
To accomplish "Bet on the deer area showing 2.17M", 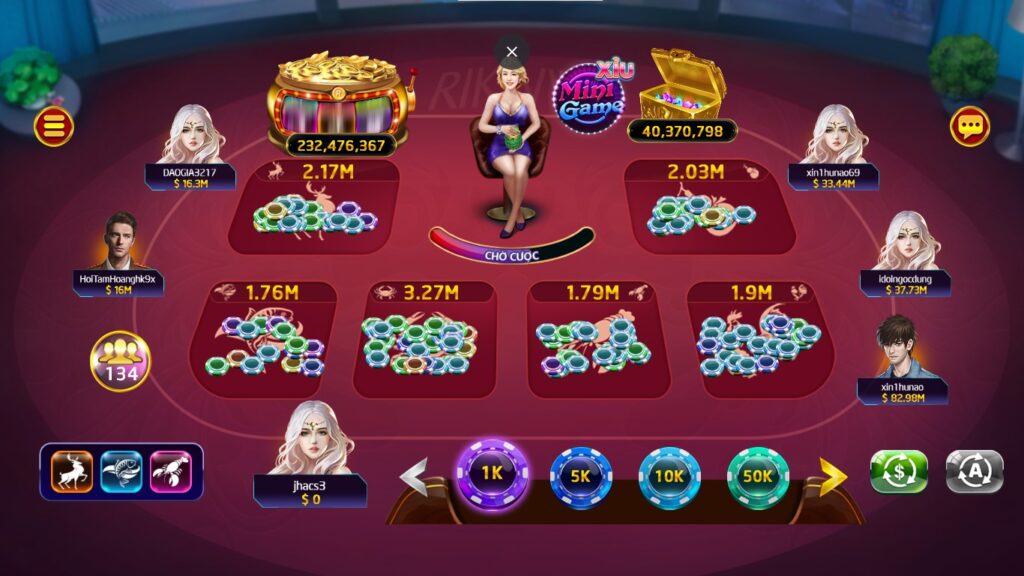I will tap(313, 208).
